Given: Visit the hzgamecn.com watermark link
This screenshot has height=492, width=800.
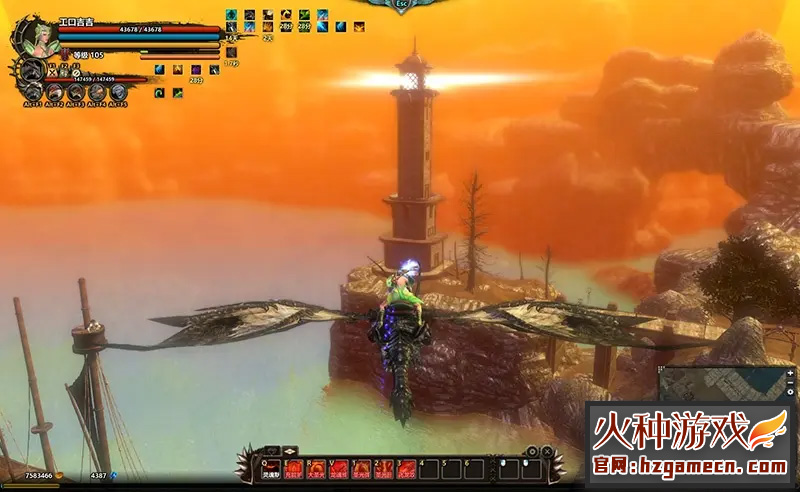Looking at the screenshot, I should (x=690, y=465).
